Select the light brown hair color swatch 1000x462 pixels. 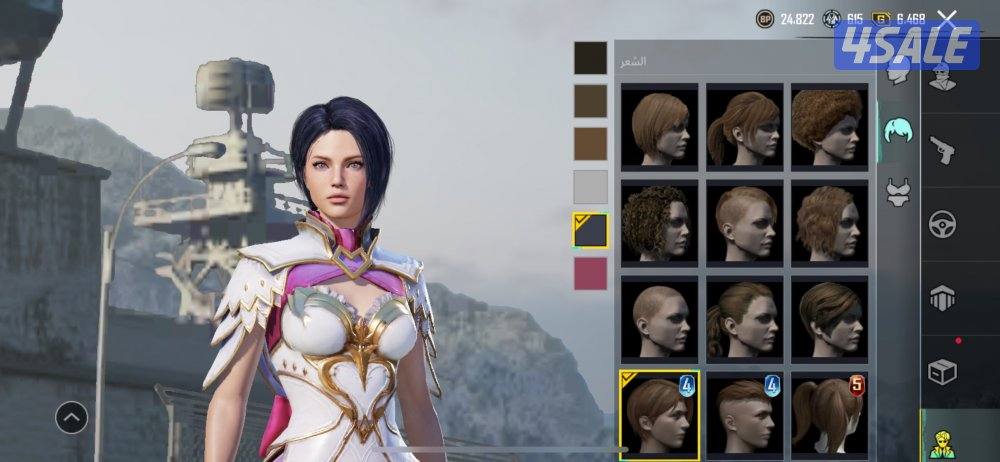click(590, 144)
